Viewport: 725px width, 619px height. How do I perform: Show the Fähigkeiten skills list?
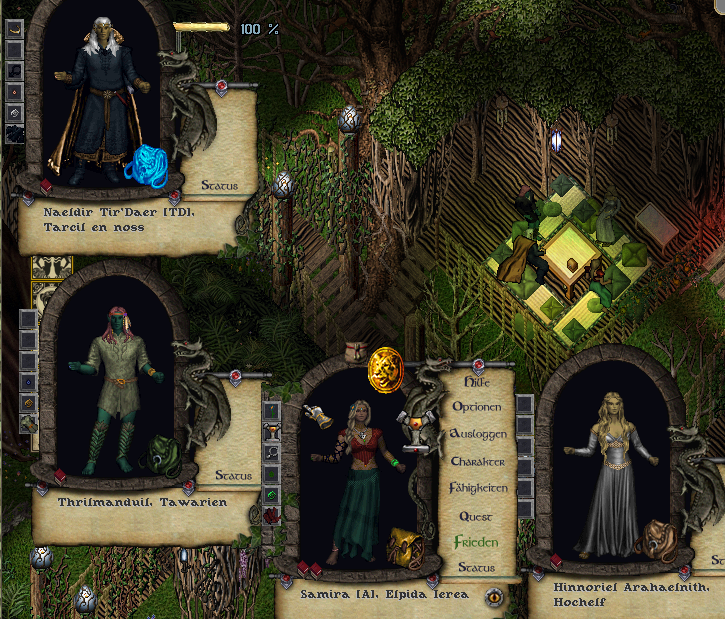point(478,488)
